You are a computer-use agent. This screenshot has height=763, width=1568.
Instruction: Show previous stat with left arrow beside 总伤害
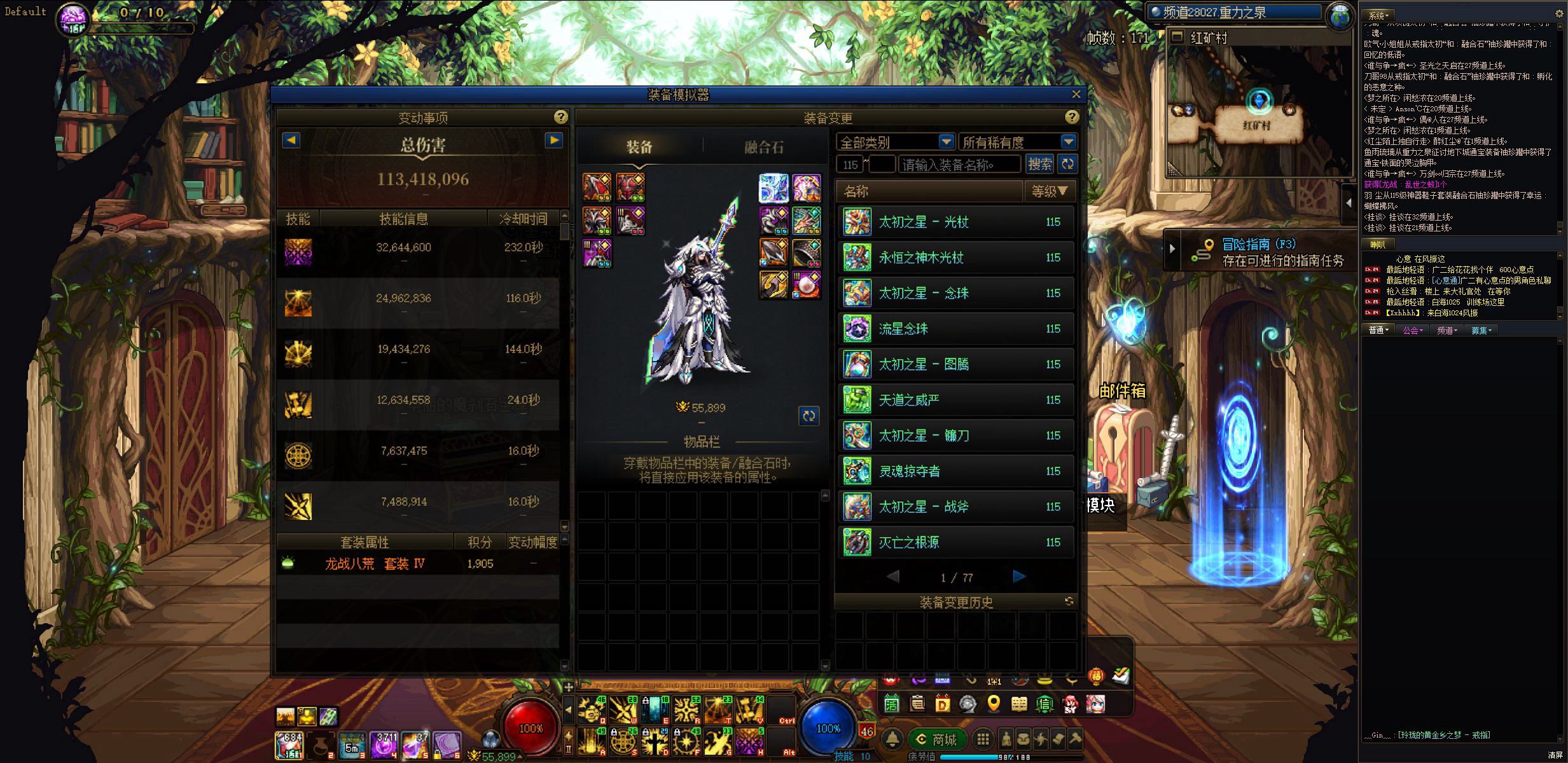coord(291,141)
